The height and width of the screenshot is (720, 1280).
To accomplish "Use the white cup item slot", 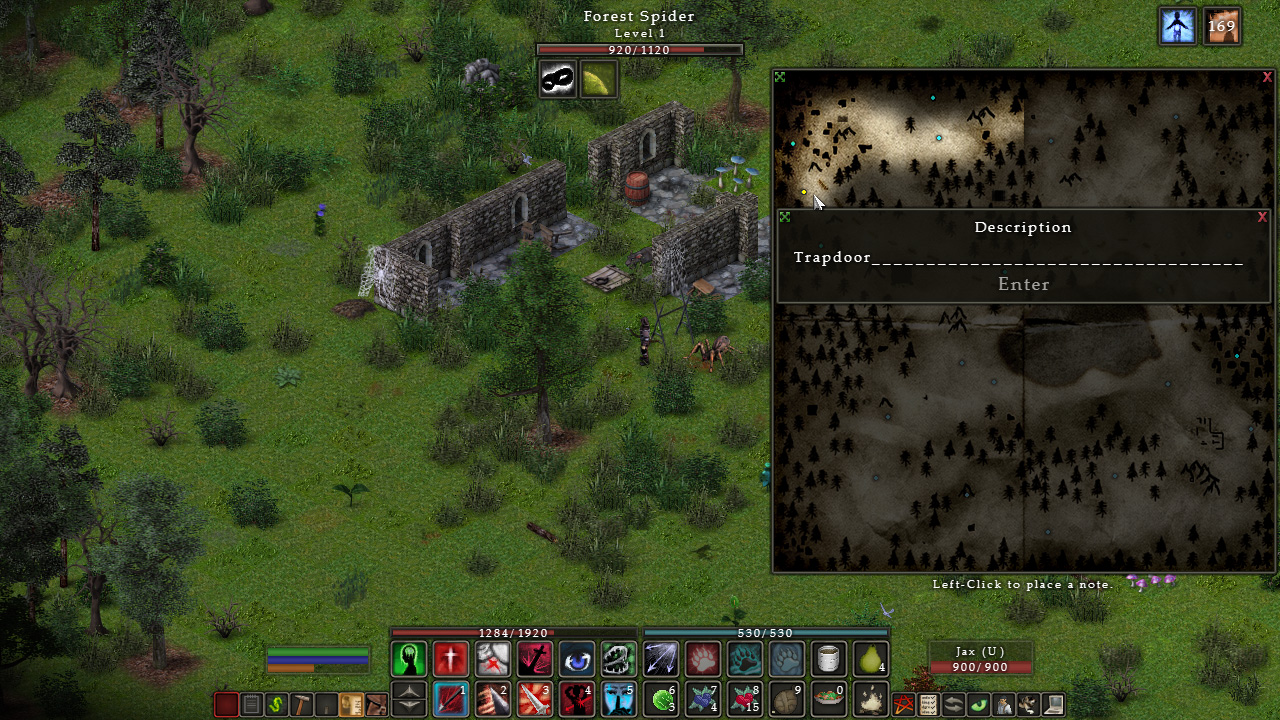I will point(829,659).
